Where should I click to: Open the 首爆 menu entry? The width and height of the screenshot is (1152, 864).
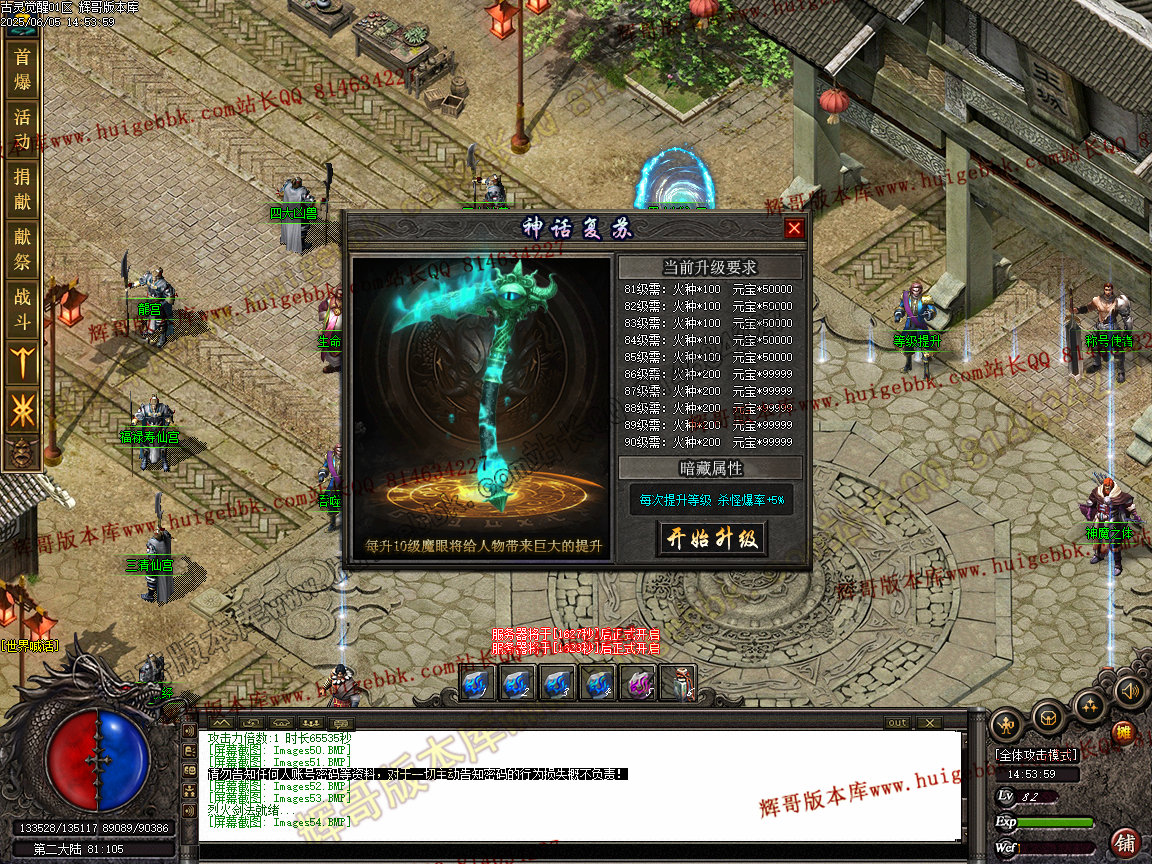point(22,69)
